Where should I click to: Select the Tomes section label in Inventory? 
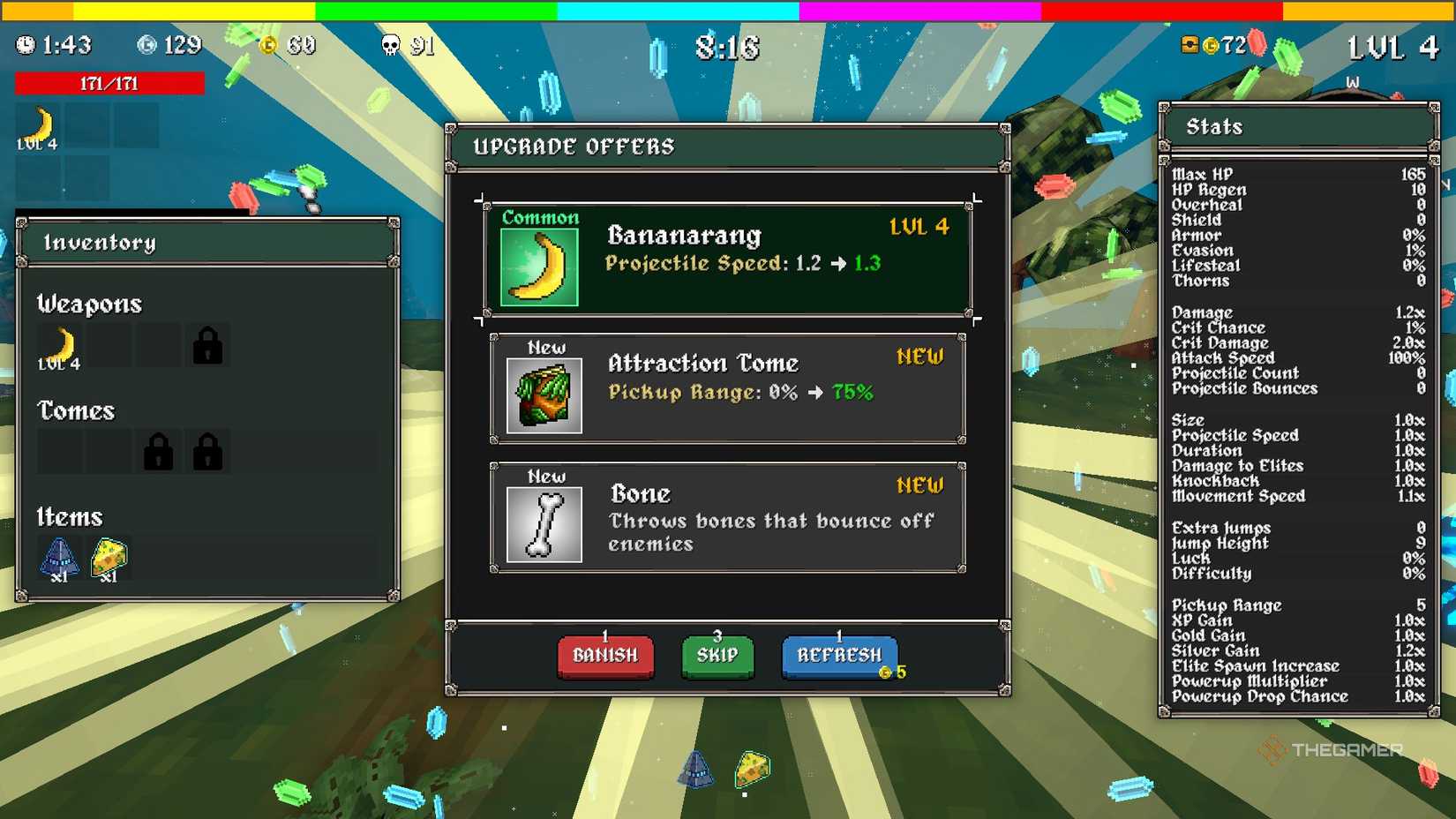point(75,410)
